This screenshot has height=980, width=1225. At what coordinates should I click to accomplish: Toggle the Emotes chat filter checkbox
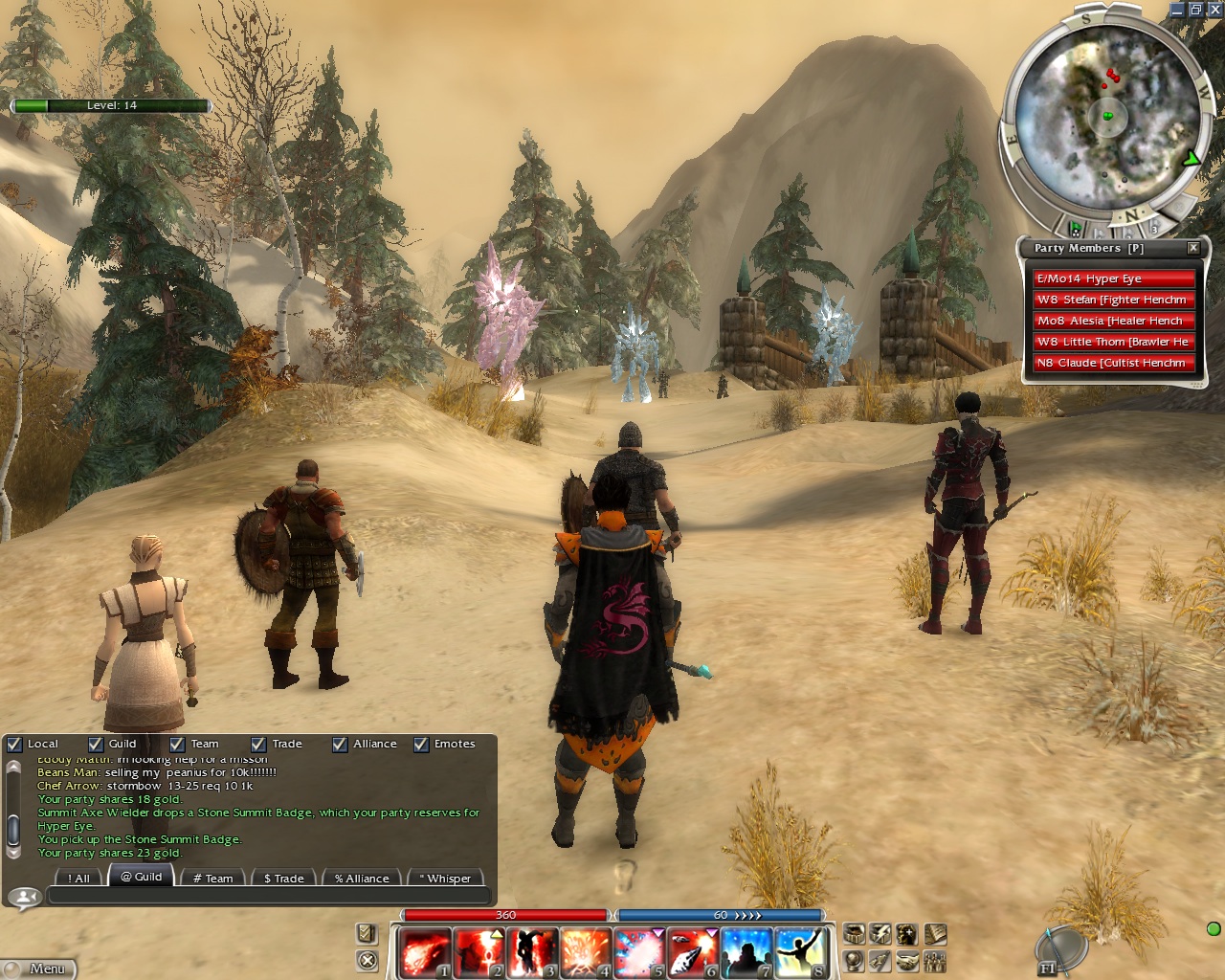pos(421,744)
